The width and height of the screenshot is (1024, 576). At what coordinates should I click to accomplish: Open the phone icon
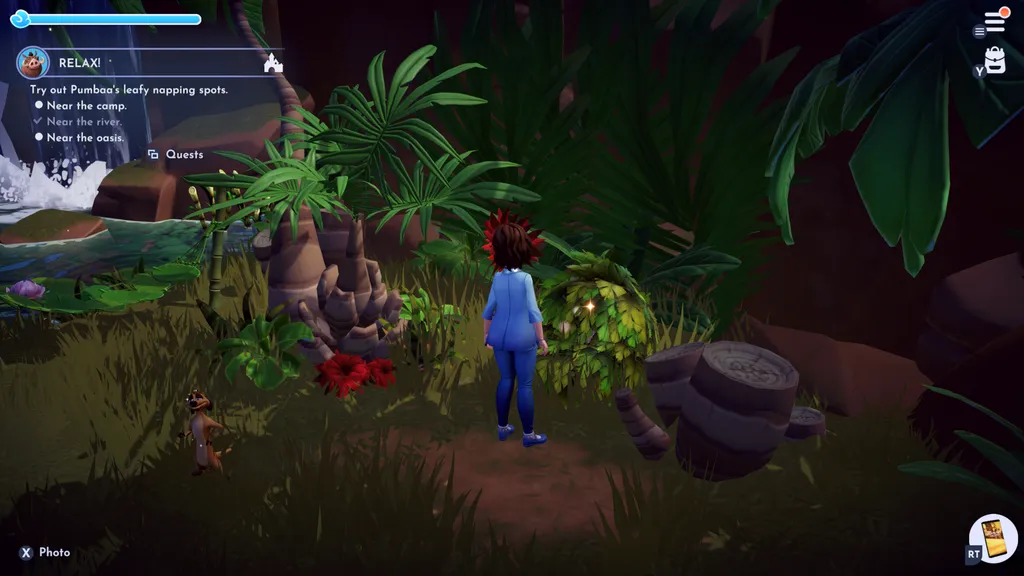coord(992,539)
